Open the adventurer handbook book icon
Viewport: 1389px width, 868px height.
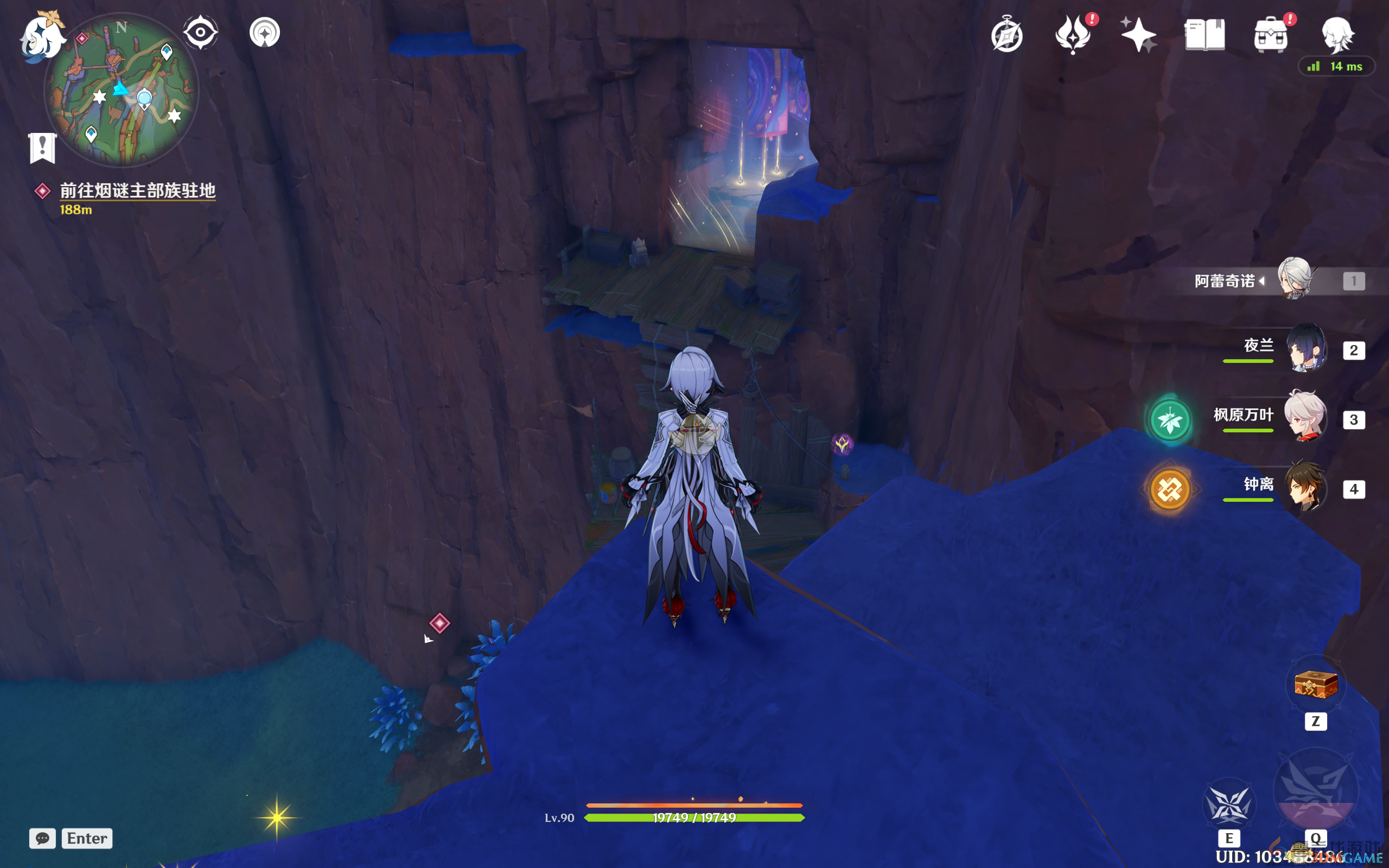[x=1204, y=36]
